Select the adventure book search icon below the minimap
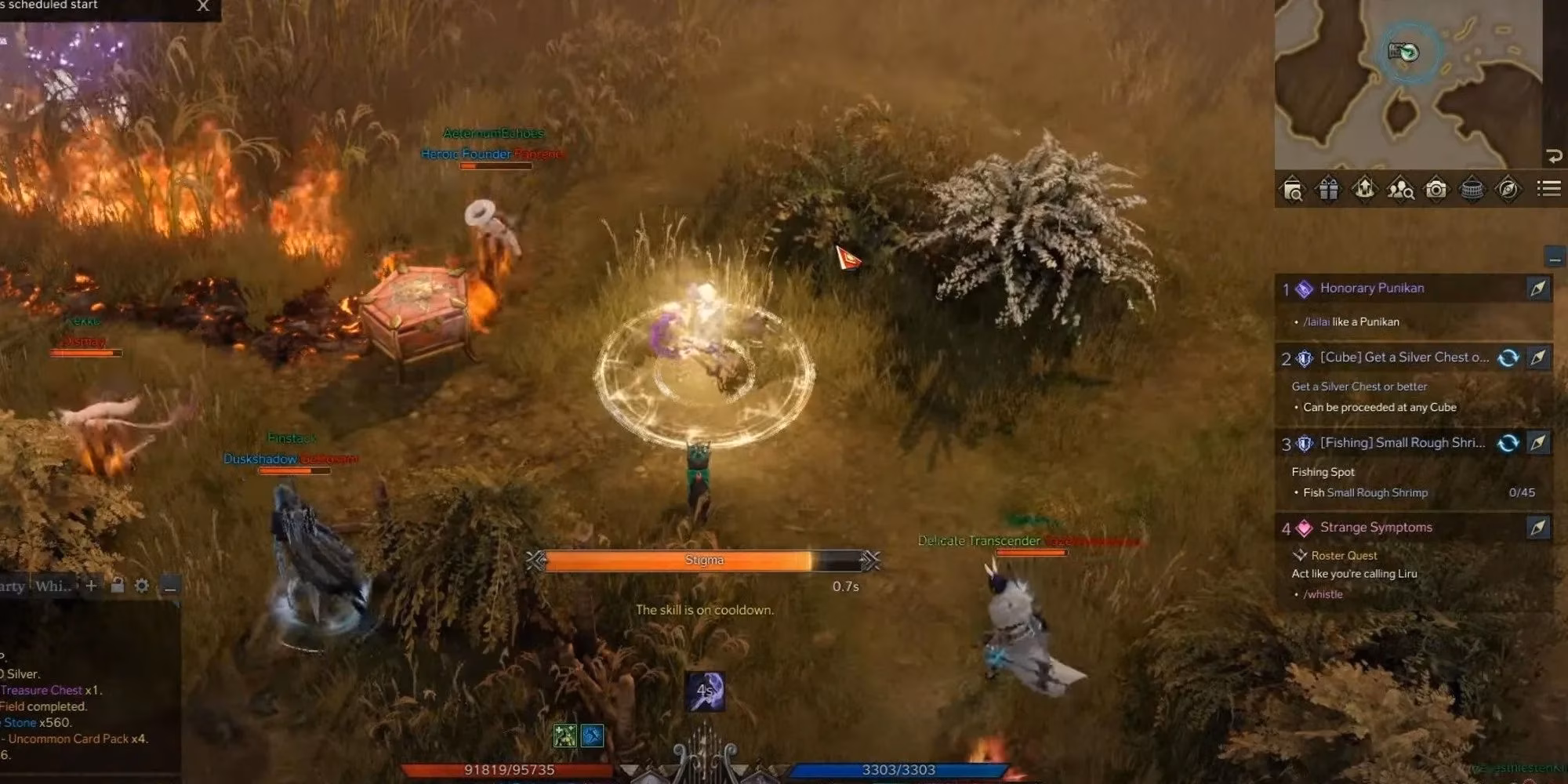Viewport: 1568px width, 784px height. [x=1294, y=188]
